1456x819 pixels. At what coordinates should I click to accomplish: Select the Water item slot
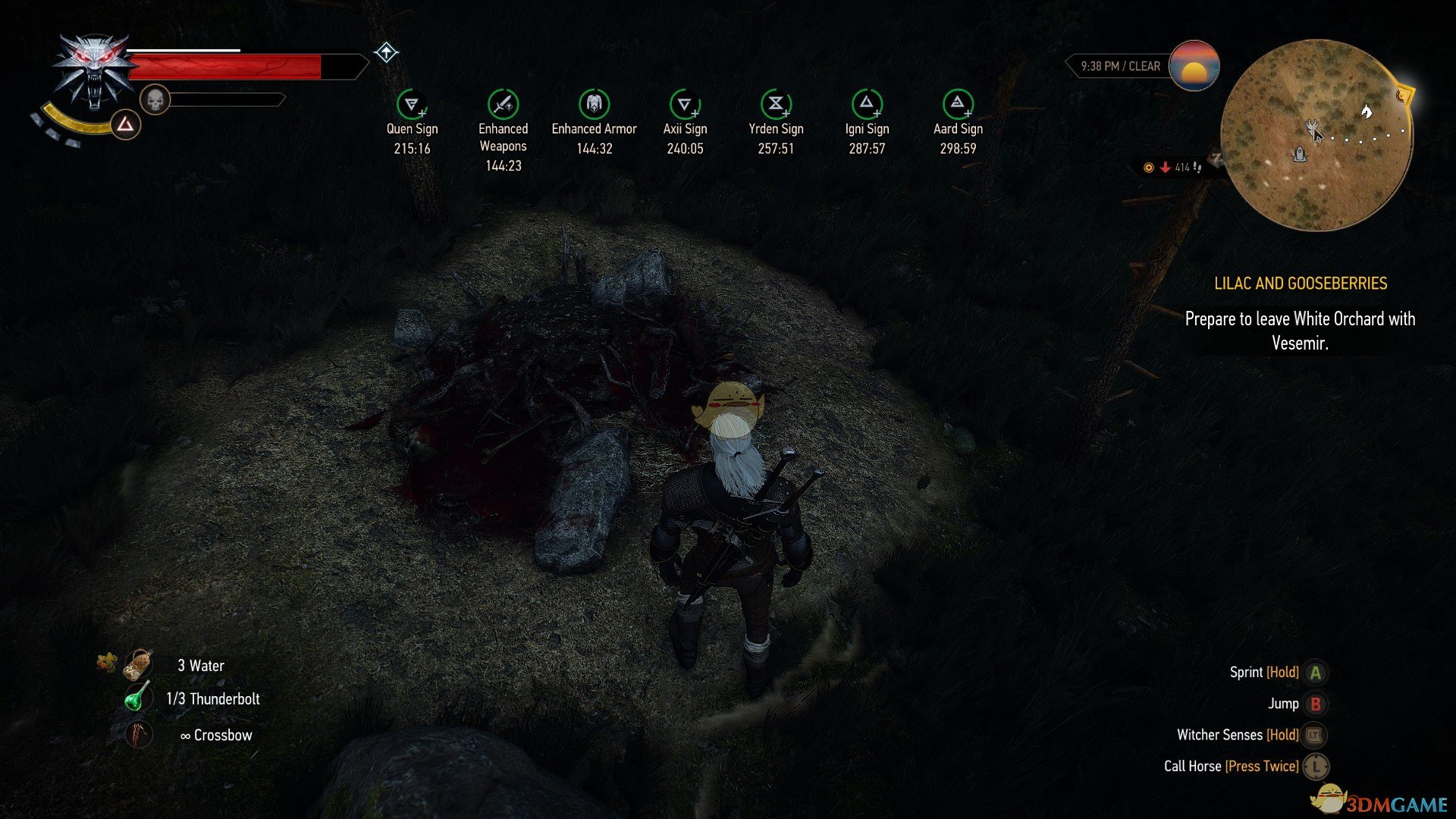coord(140,665)
